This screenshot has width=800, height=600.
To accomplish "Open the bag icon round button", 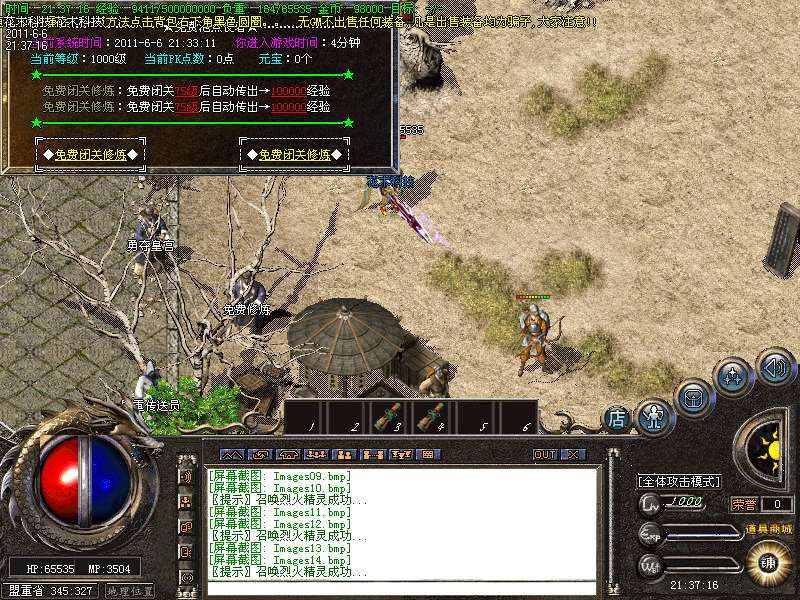I will (x=692, y=396).
